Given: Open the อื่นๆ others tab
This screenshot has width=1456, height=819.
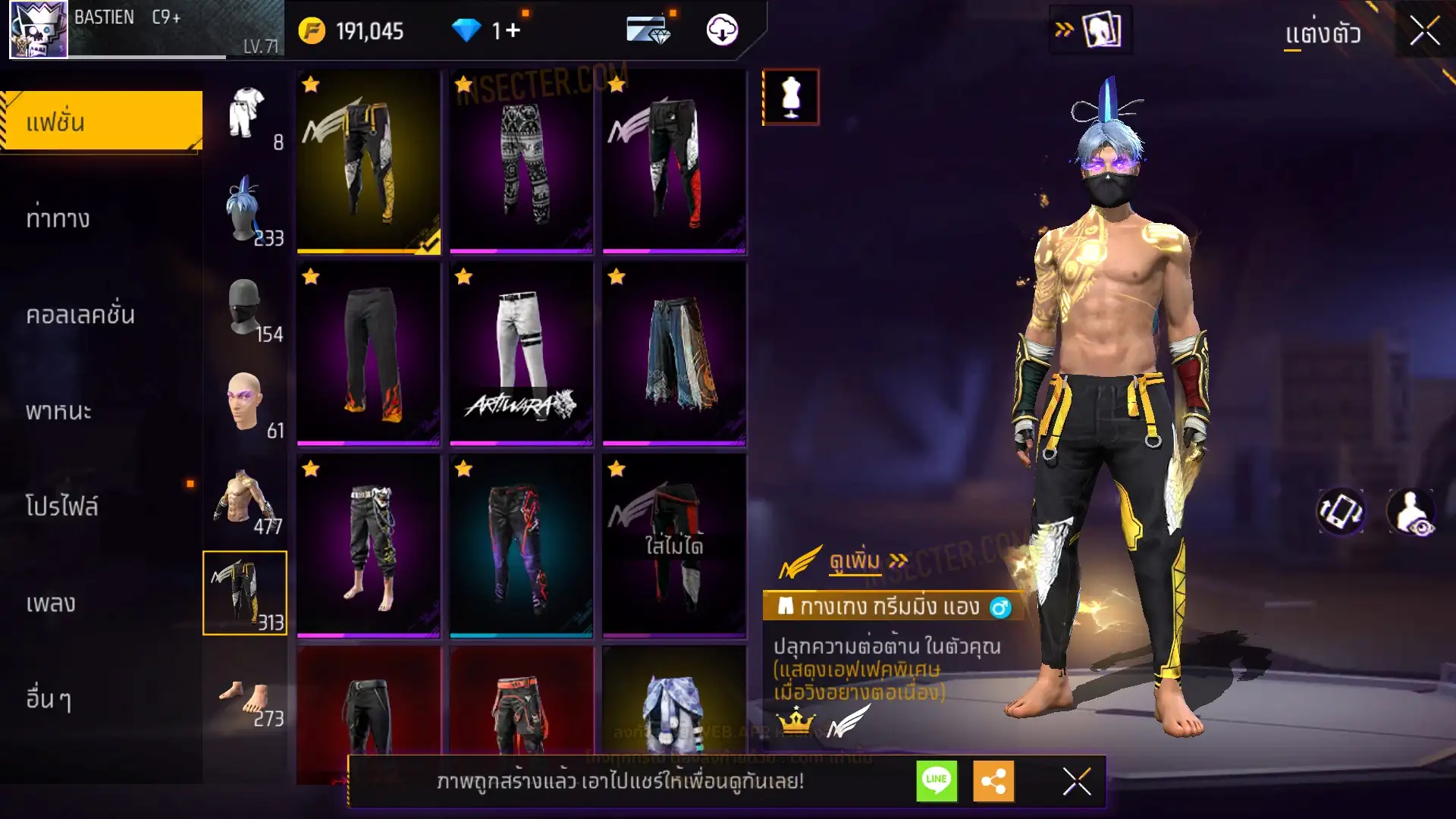Looking at the screenshot, I should 49,699.
